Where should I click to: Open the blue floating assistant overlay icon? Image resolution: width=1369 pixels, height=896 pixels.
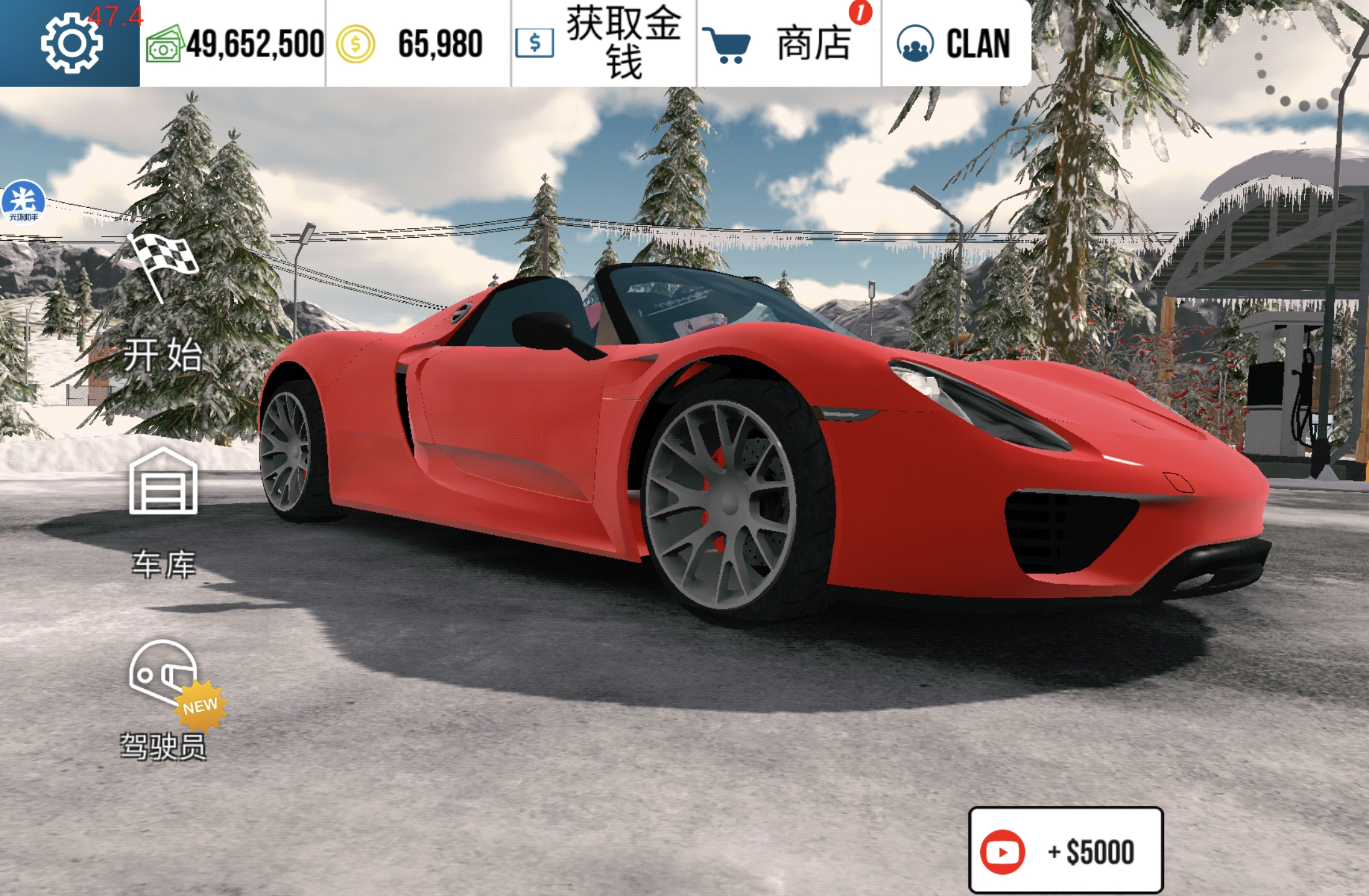pyautogui.click(x=24, y=200)
